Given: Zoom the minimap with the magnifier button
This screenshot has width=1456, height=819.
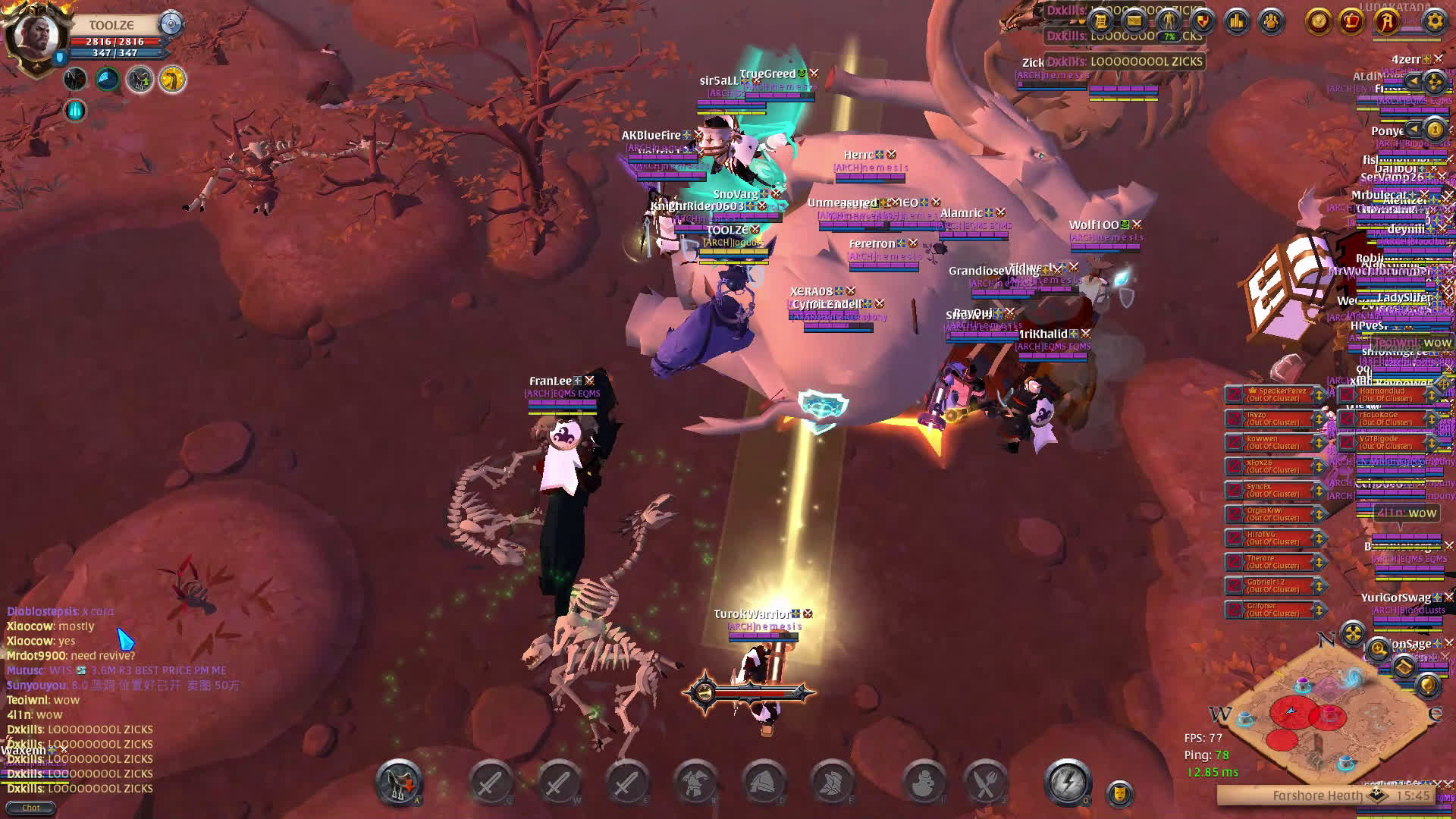Looking at the screenshot, I should [1378, 649].
